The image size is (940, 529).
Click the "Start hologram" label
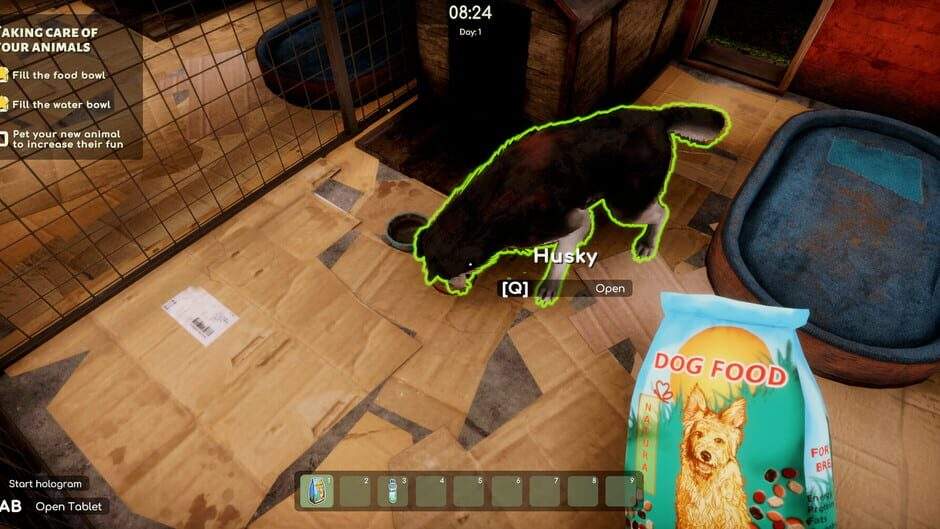click(46, 484)
